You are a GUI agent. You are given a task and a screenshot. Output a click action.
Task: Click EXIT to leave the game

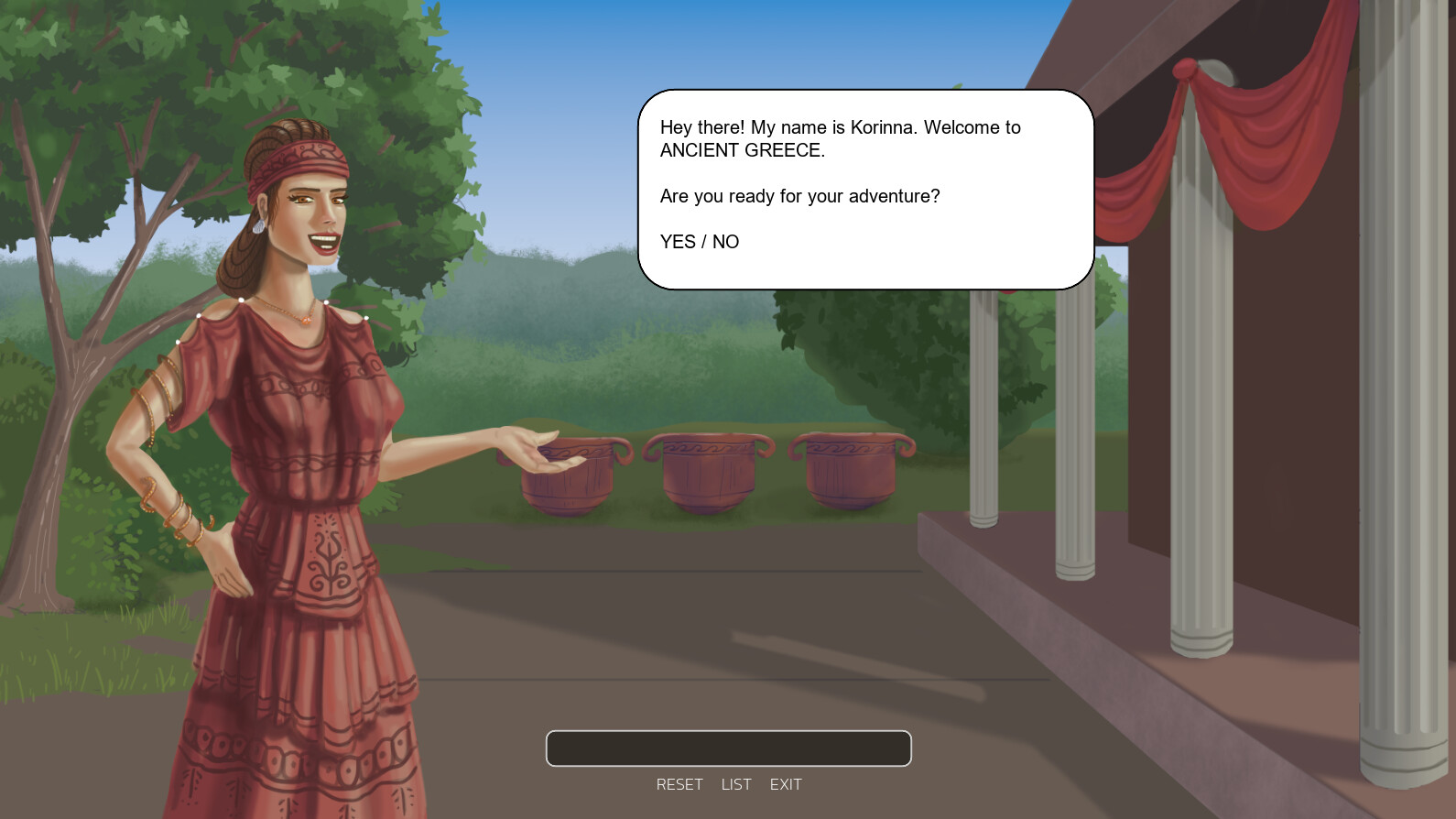[786, 784]
